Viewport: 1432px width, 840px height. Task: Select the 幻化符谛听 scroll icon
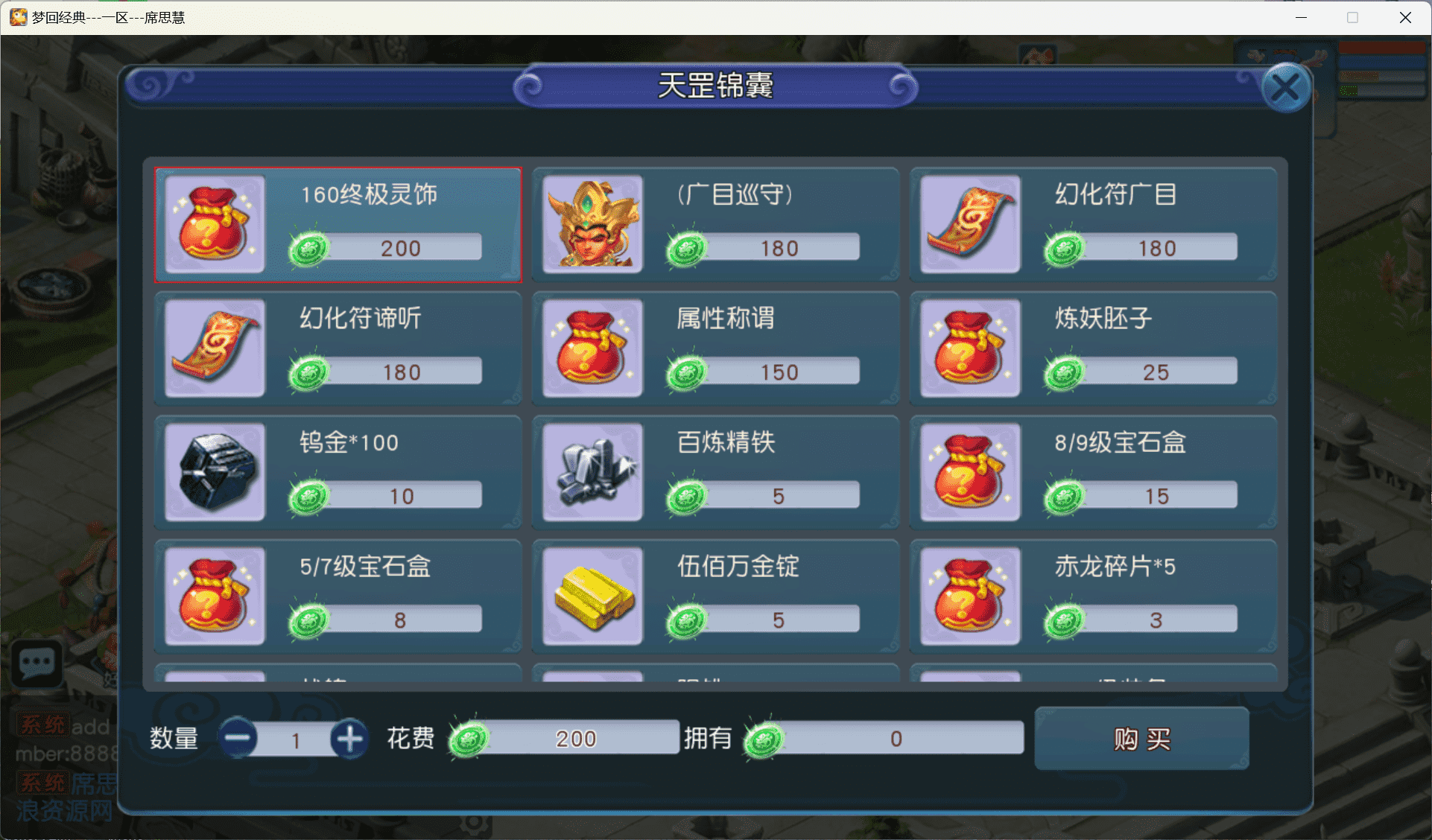coord(215,349)
